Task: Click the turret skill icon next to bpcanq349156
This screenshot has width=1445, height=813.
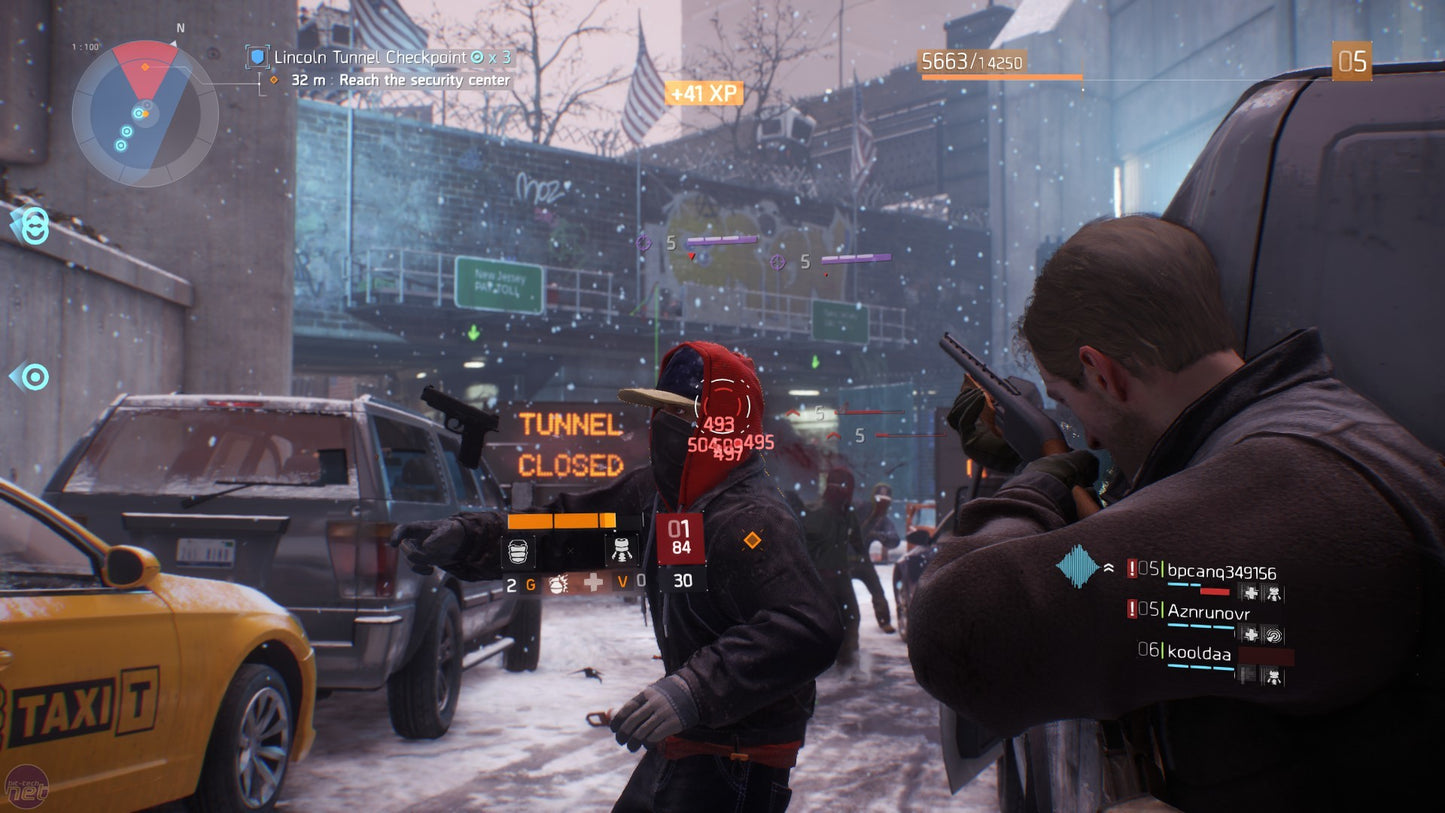Action: tap(1276, 593)
